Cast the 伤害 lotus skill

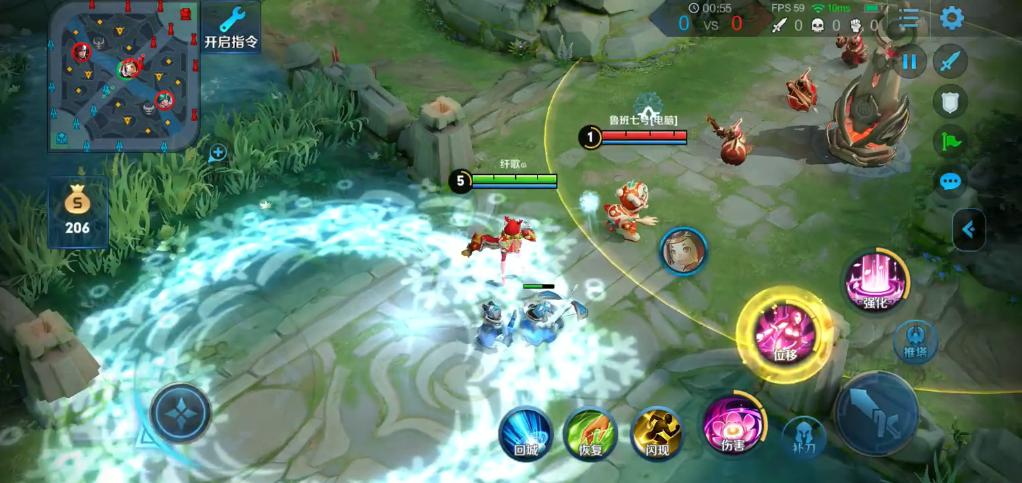click(733, 424)
